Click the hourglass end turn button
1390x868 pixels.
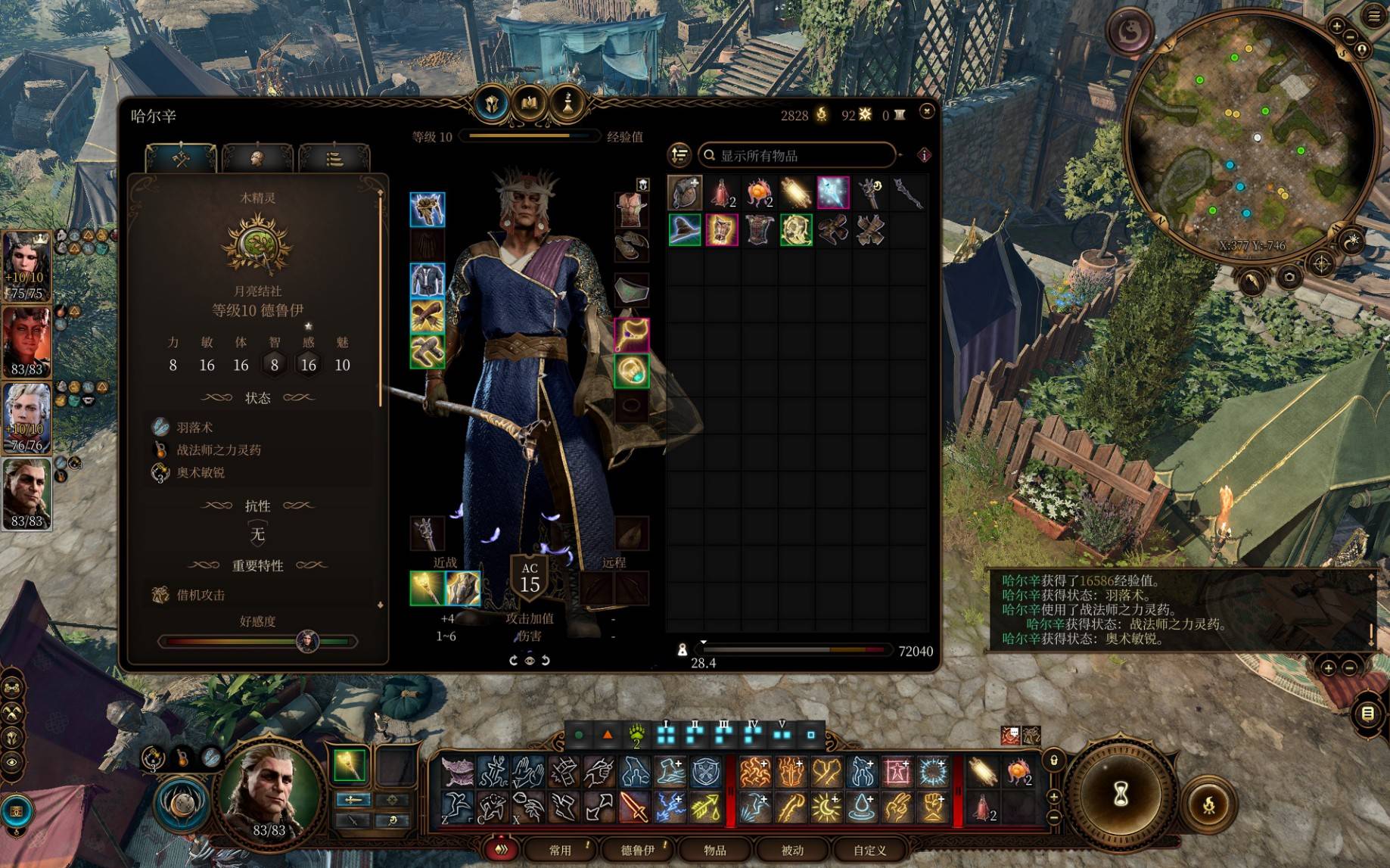(x=1121, y=795)
